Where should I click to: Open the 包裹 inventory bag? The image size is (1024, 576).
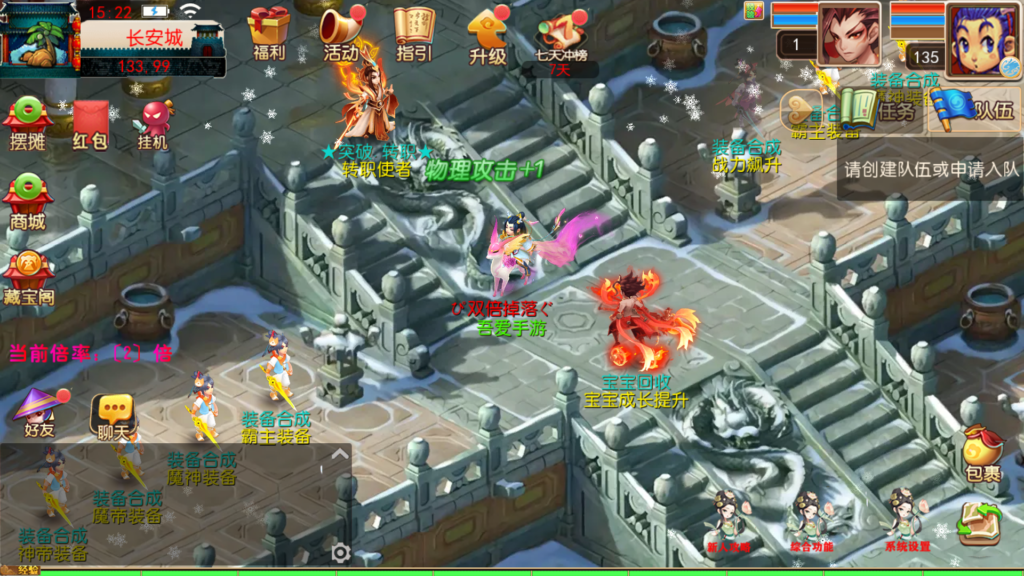(982, 453)
